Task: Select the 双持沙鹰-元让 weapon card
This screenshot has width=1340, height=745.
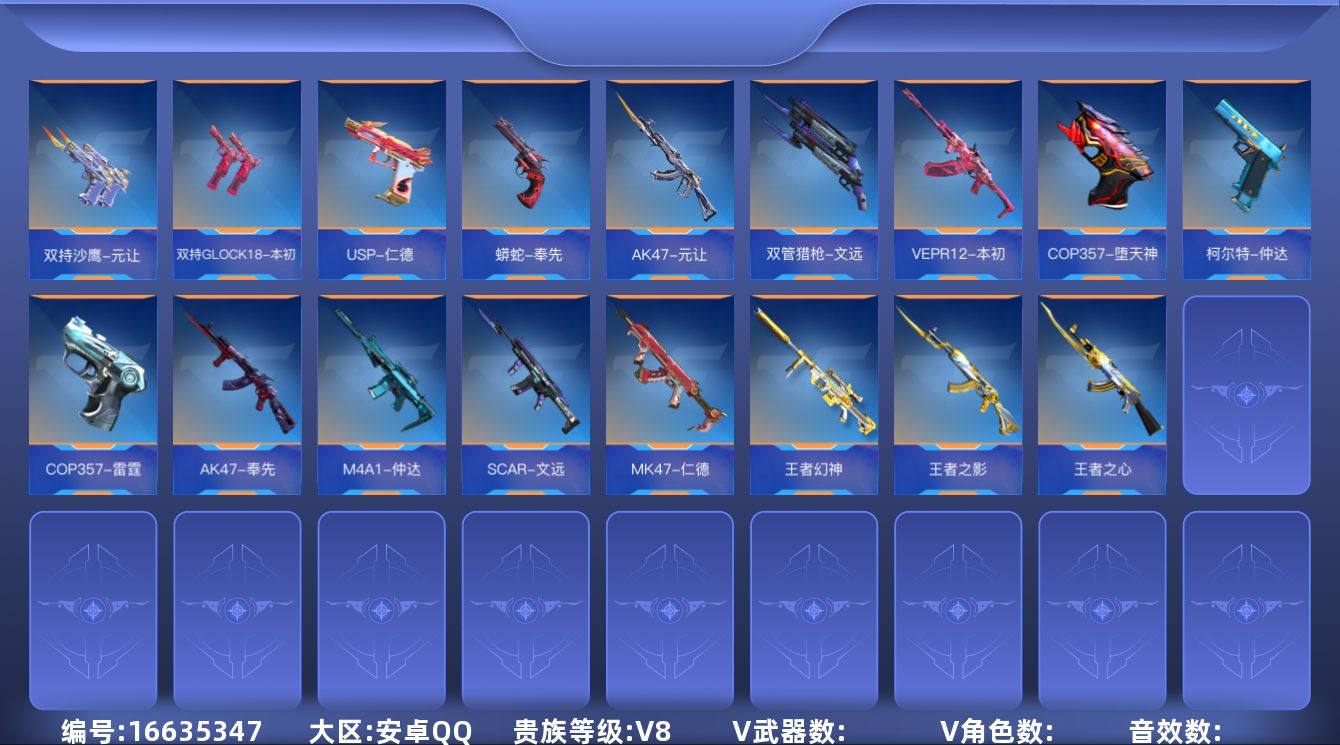Action: [93, 175]
